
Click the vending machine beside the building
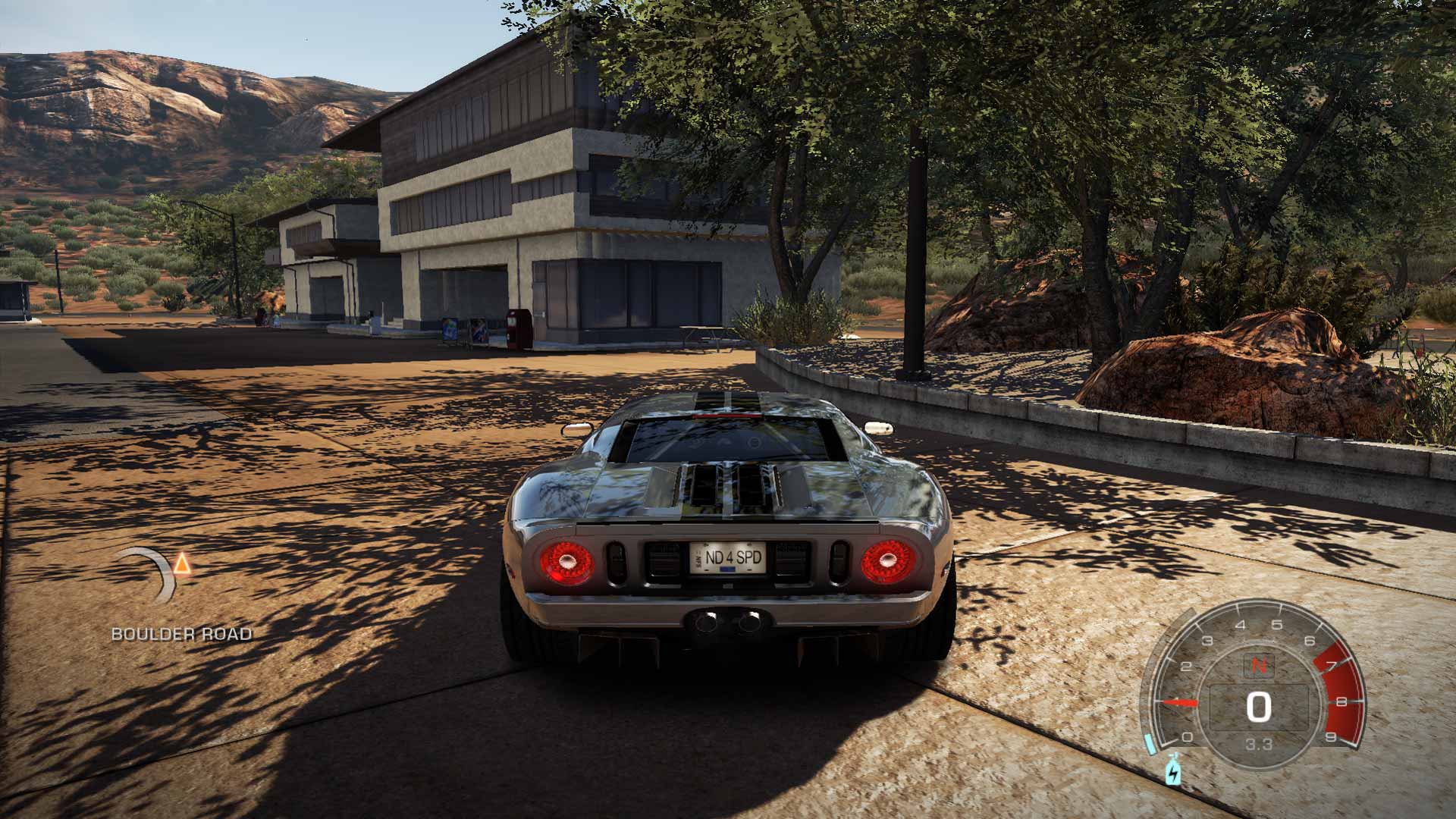(x=516, y=328)
